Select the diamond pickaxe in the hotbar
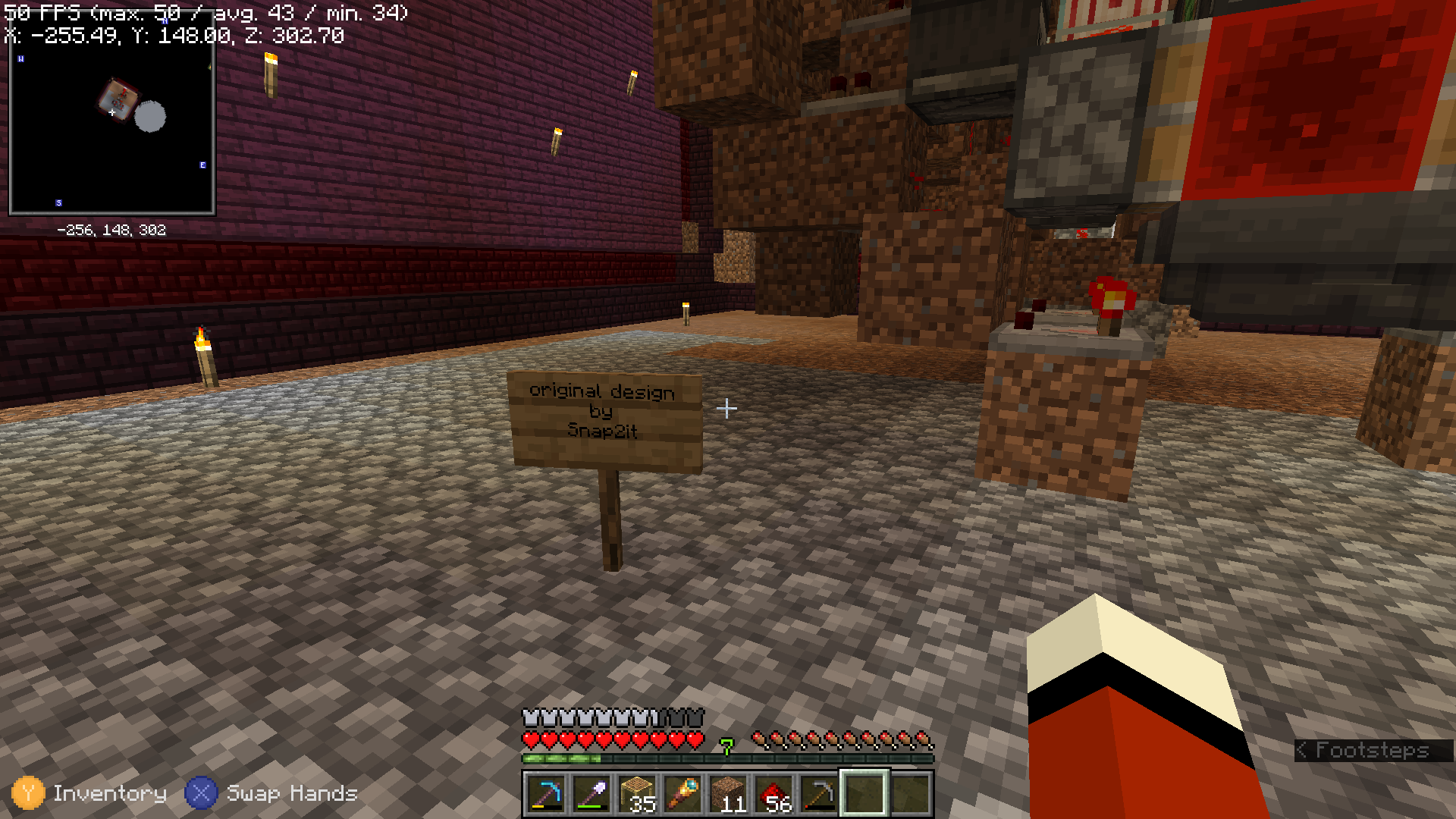The width and height of the screenshot is (1456, 819). [x=548, y=794]
